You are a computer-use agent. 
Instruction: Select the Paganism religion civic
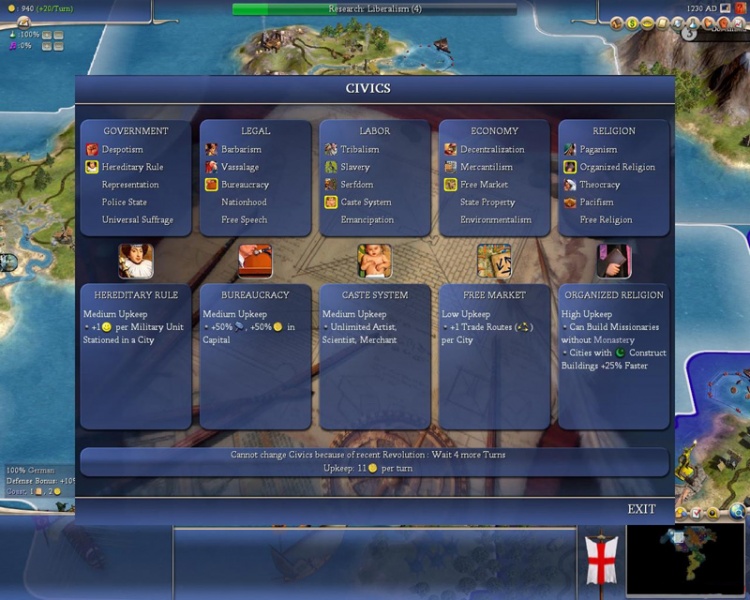[599, 150]
